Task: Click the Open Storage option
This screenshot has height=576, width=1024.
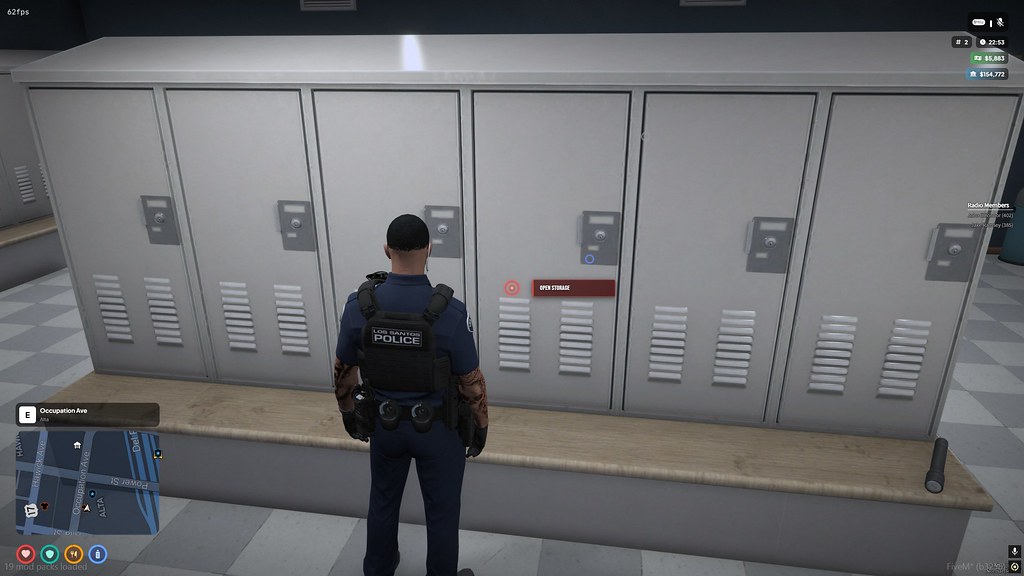Action: tap(573, 288)
